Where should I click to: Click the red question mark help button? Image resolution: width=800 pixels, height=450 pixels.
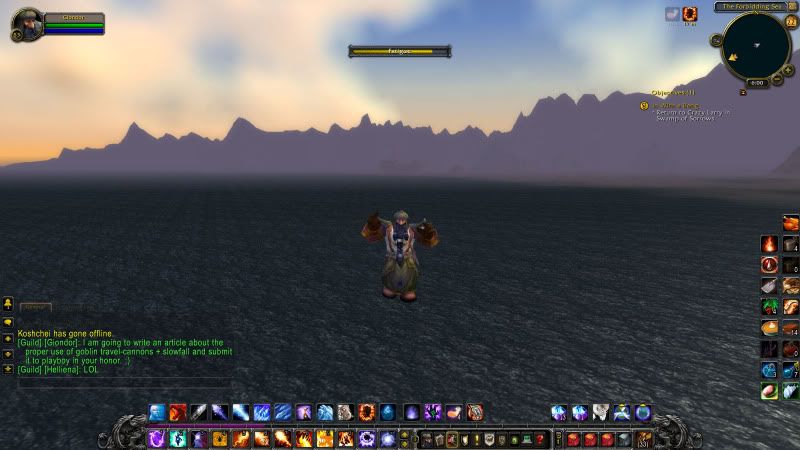(x=541, y=439)
